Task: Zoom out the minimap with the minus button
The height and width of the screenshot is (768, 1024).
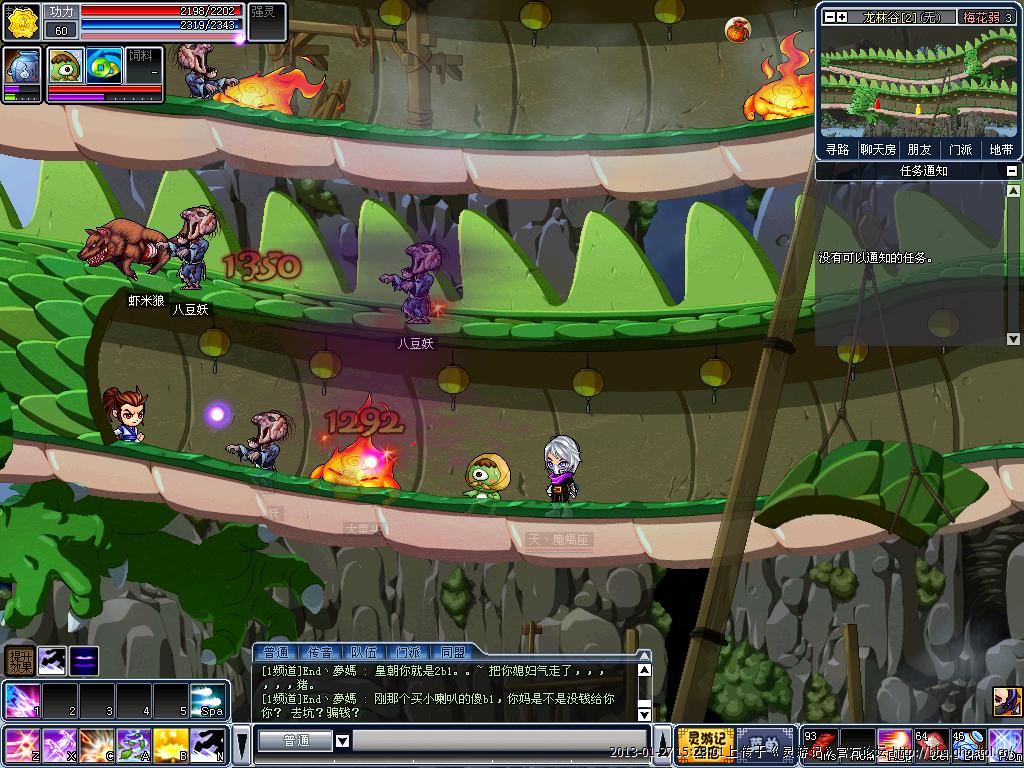Action: pyautogui.click(x=828, y=17)
